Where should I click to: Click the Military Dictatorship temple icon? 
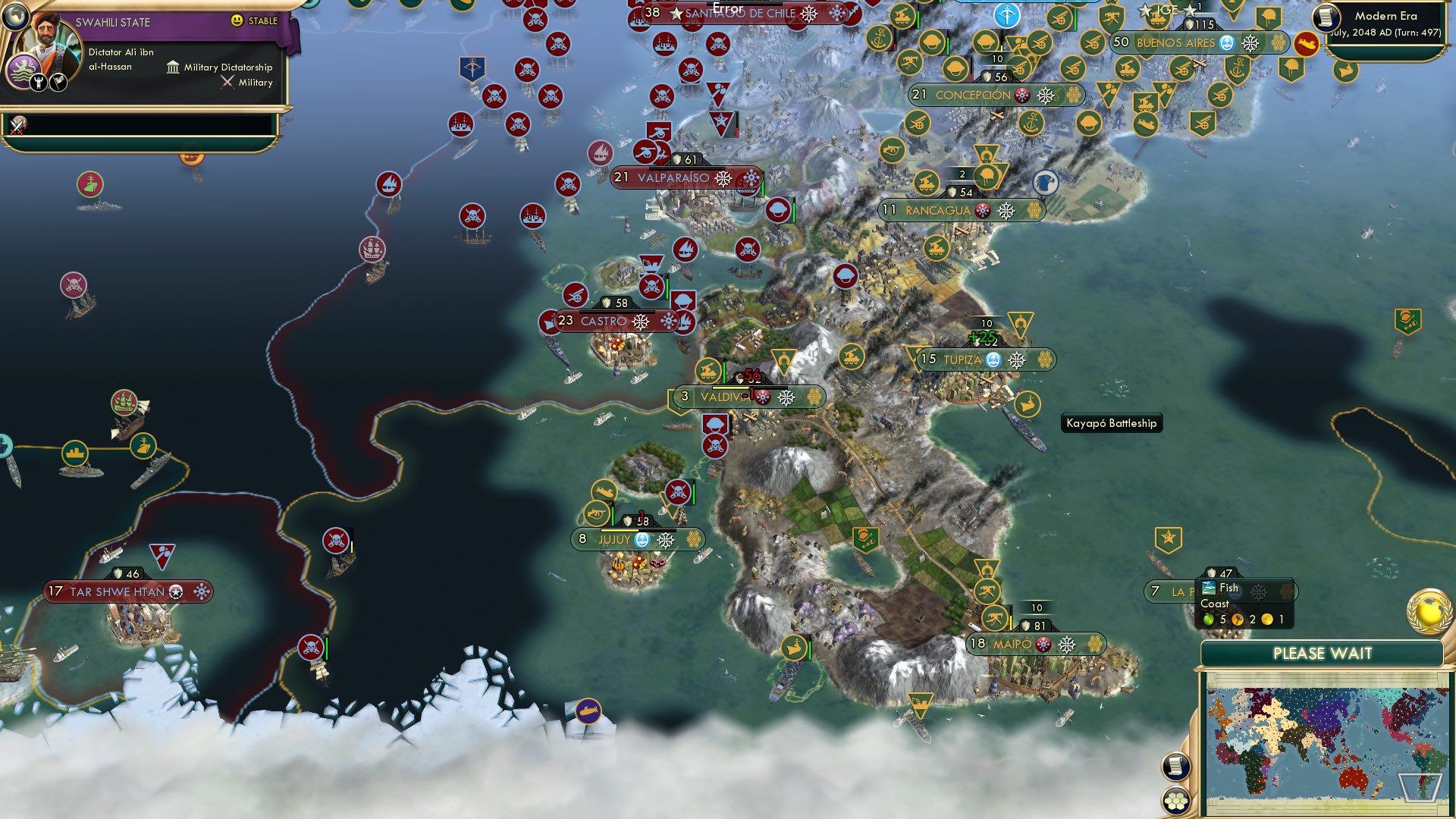[x=173, y=68]
